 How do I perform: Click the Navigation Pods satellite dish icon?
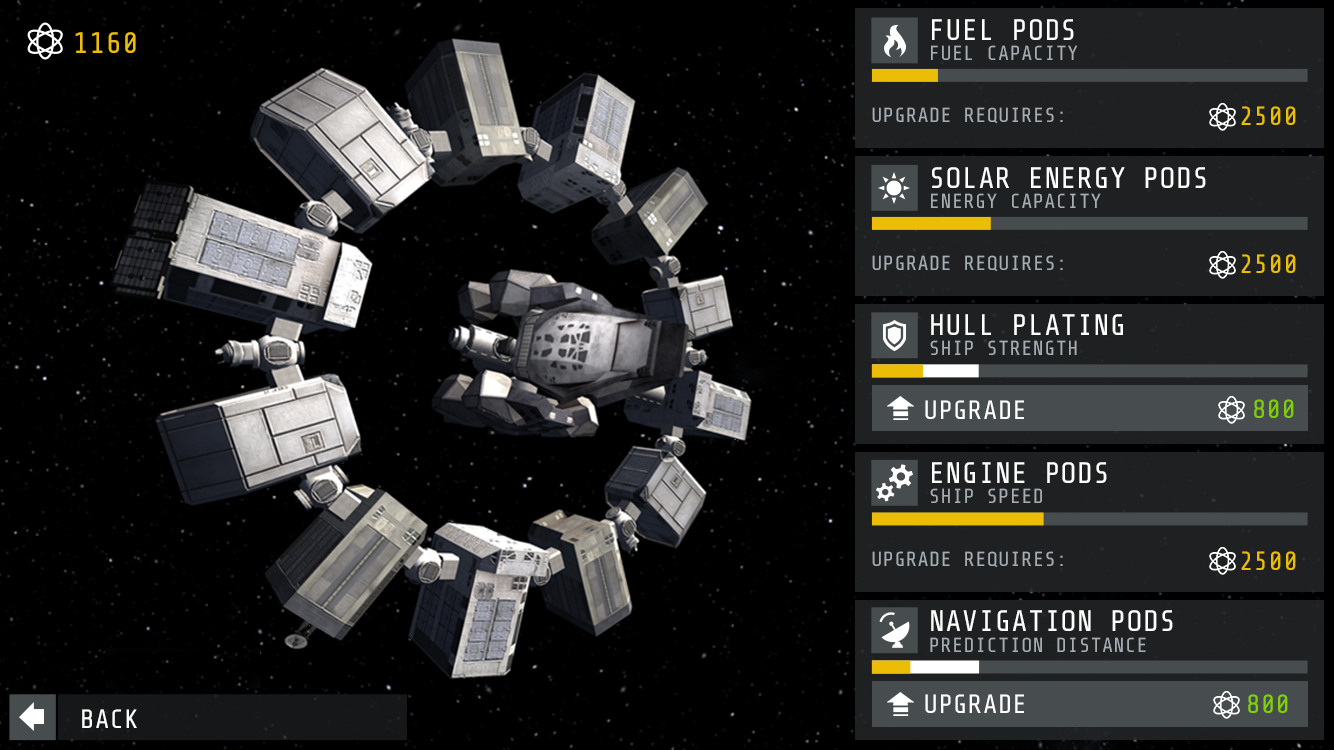tap(894, 631)
